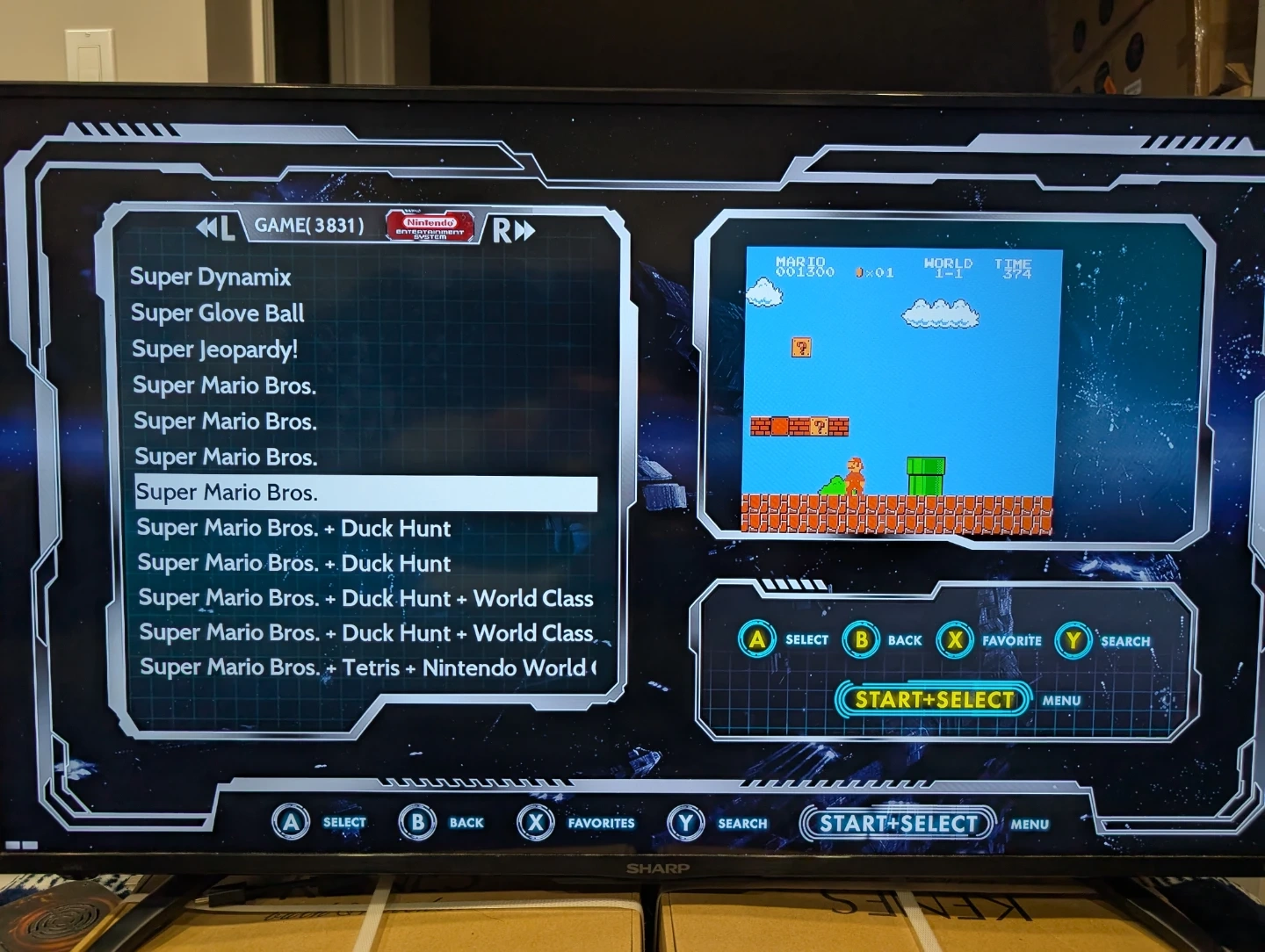Viewport: 1265px width, 952px height.
Task: Select Super Dynamix from the game list
Action: (210, 278)
